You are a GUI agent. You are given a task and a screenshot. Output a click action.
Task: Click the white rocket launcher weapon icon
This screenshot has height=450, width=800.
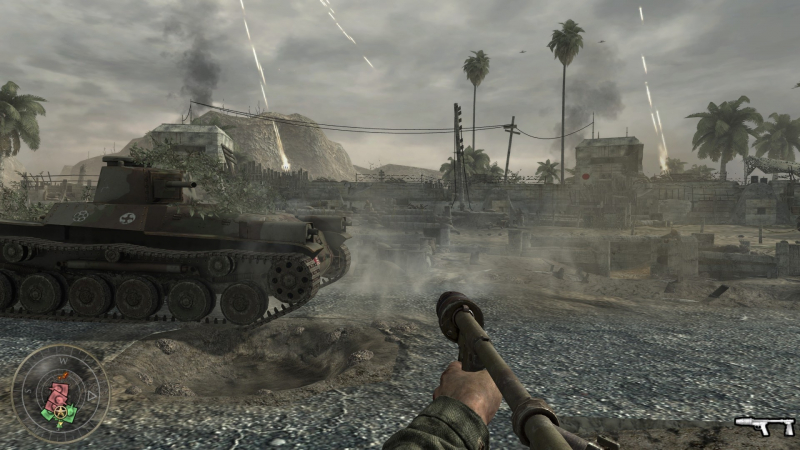pos(764,425)
